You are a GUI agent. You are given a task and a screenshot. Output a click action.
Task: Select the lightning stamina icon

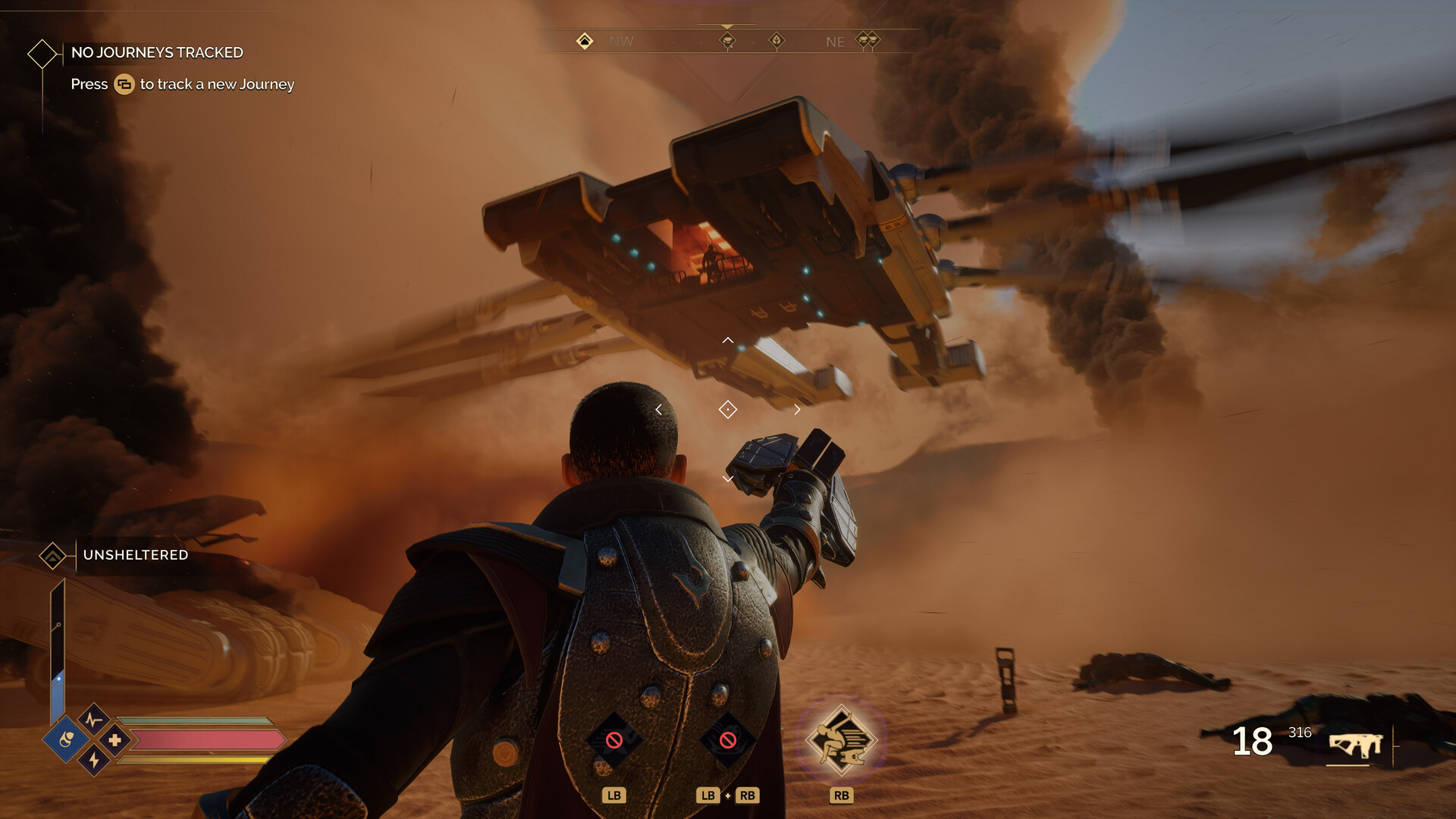(x=93, y=761)
